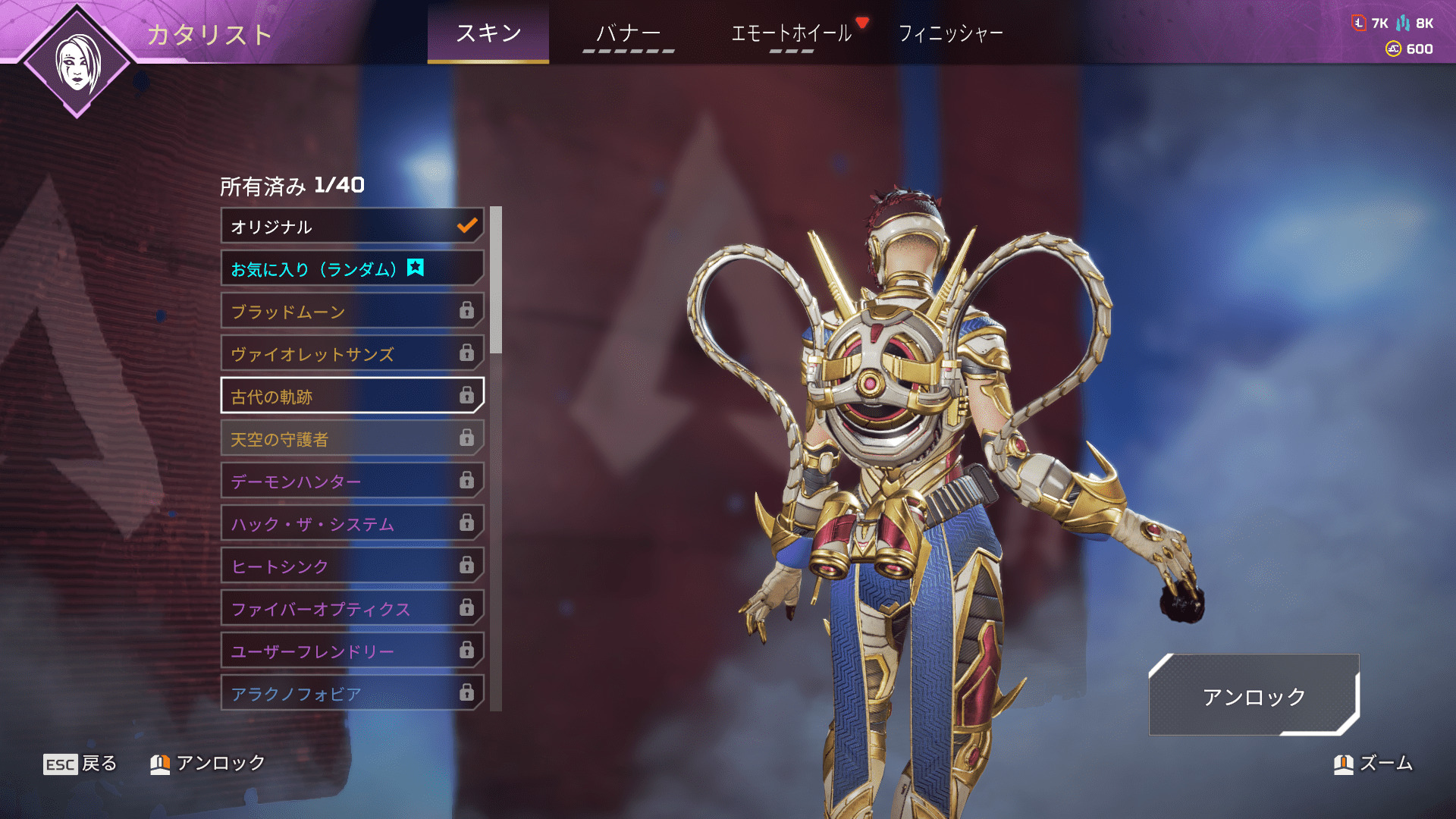Select the ヴァイオレットサンズ skin
This screenshot has width=1456, height=819.
[352, 353]
